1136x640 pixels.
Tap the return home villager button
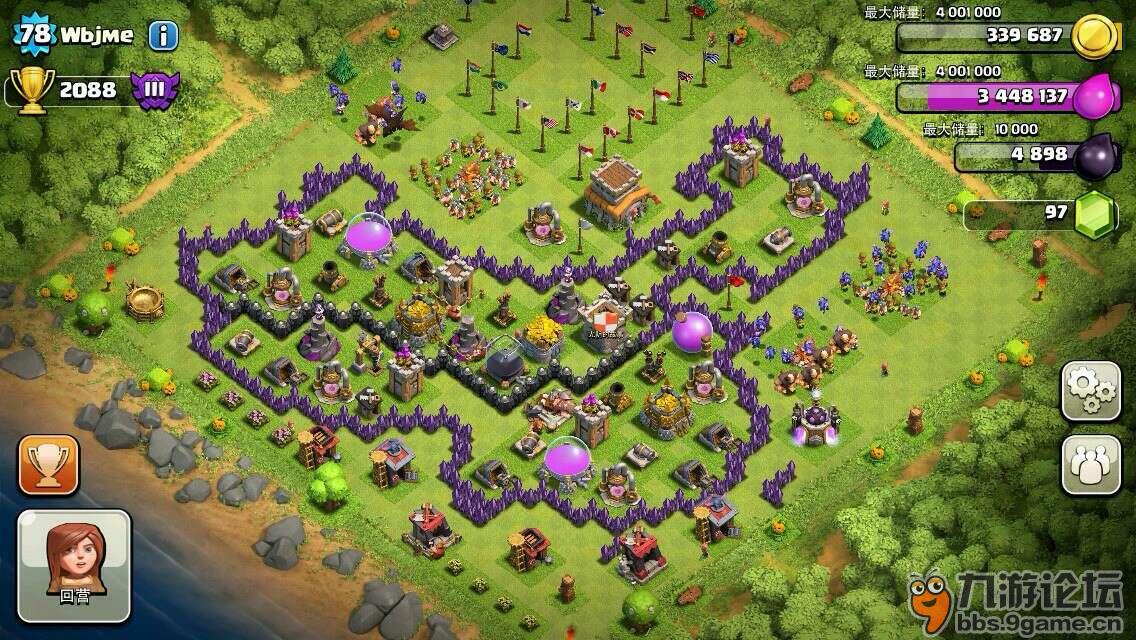click(73, 563)
